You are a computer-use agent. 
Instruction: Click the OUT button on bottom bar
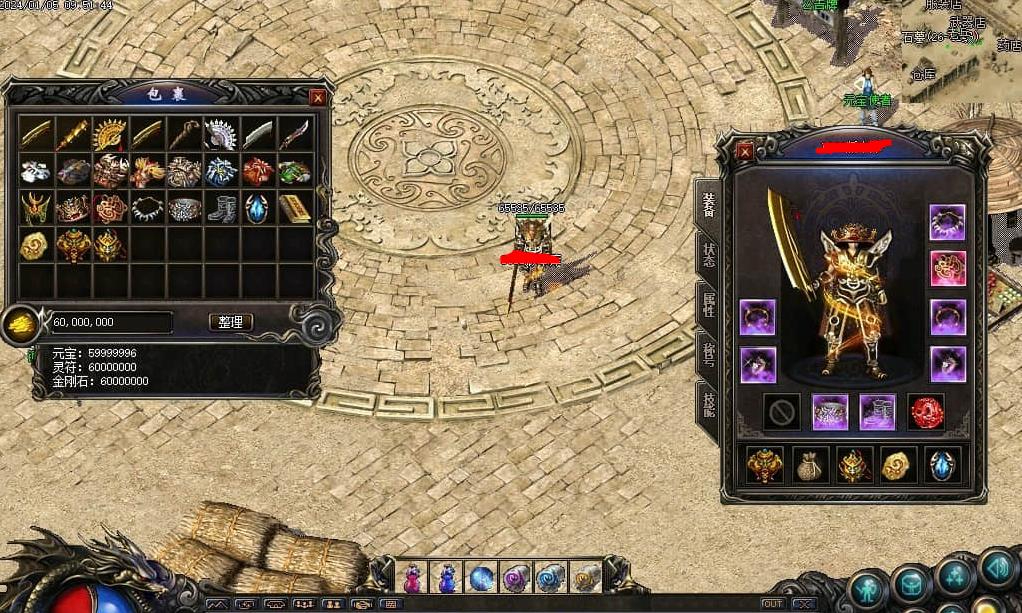[772, 604]
